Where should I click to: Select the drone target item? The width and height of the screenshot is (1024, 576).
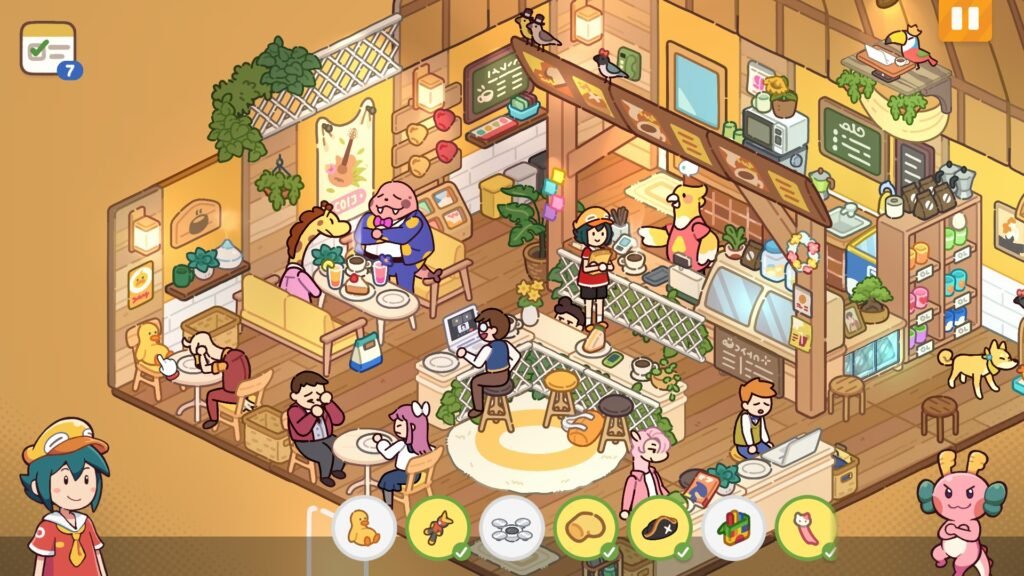512,527
